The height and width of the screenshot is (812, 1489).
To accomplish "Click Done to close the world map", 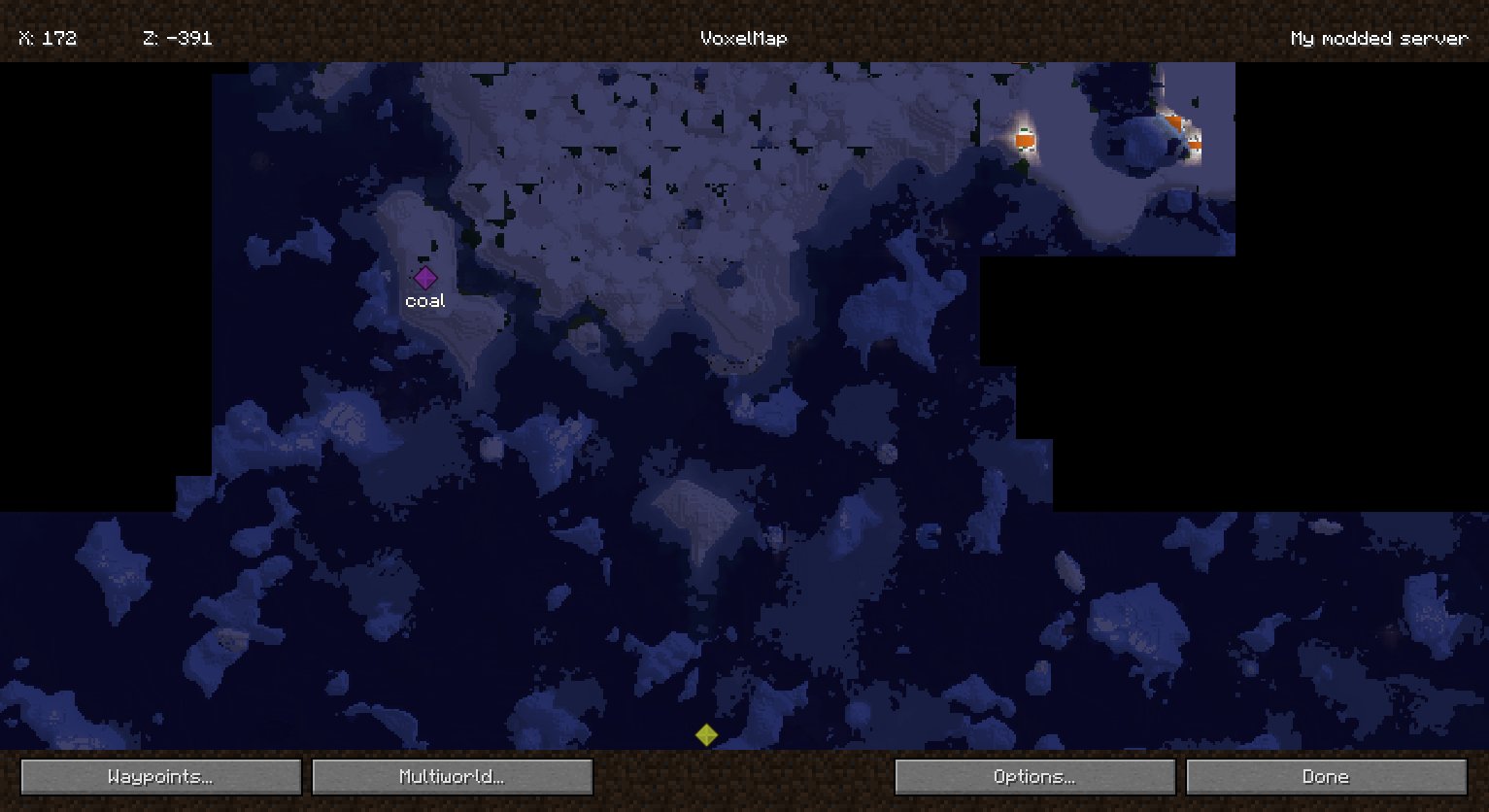I will coord(1325,776).
